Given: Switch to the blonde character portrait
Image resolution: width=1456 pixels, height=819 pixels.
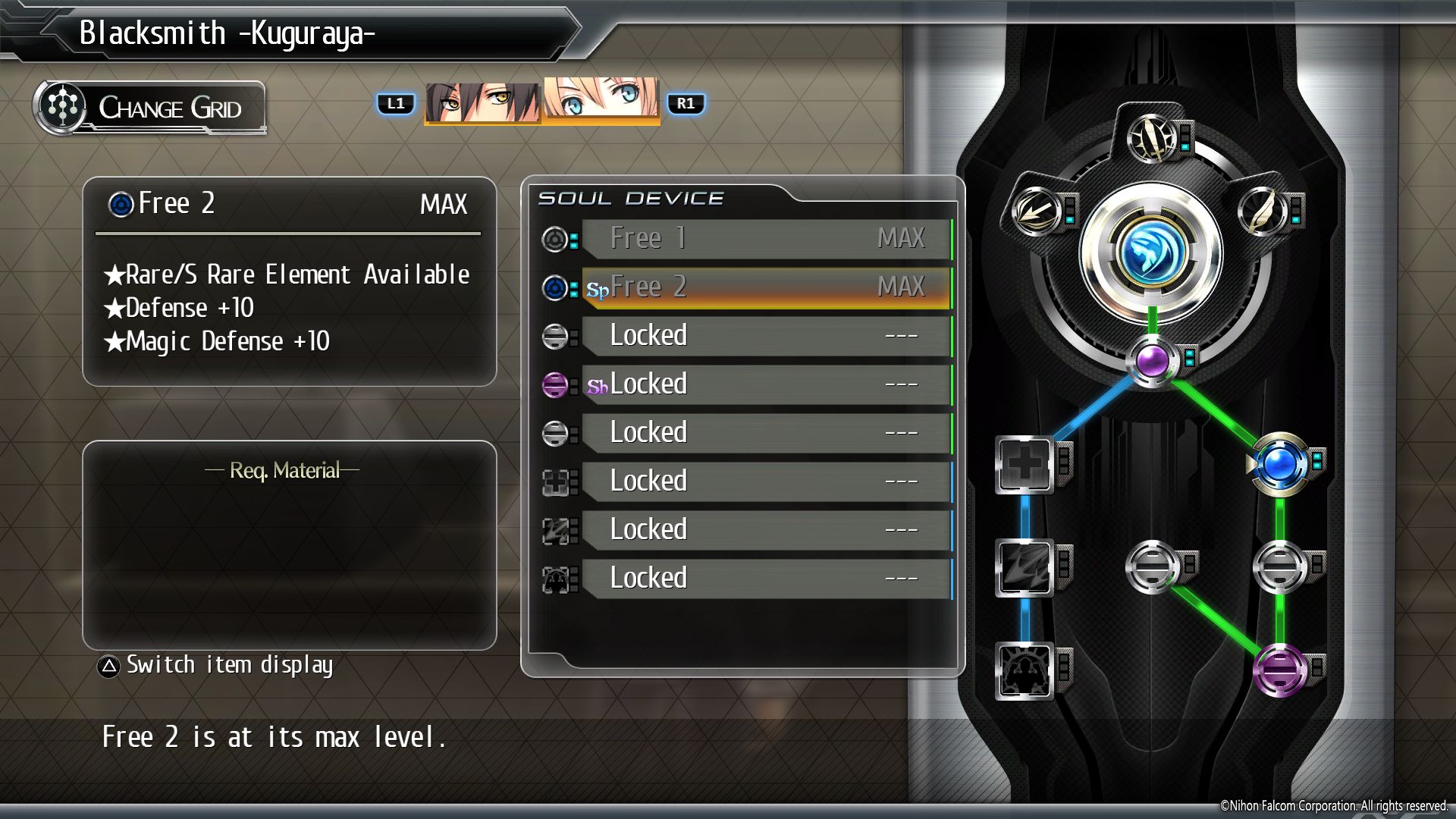Looking at the screenshot, I should (x=601, y=99).
